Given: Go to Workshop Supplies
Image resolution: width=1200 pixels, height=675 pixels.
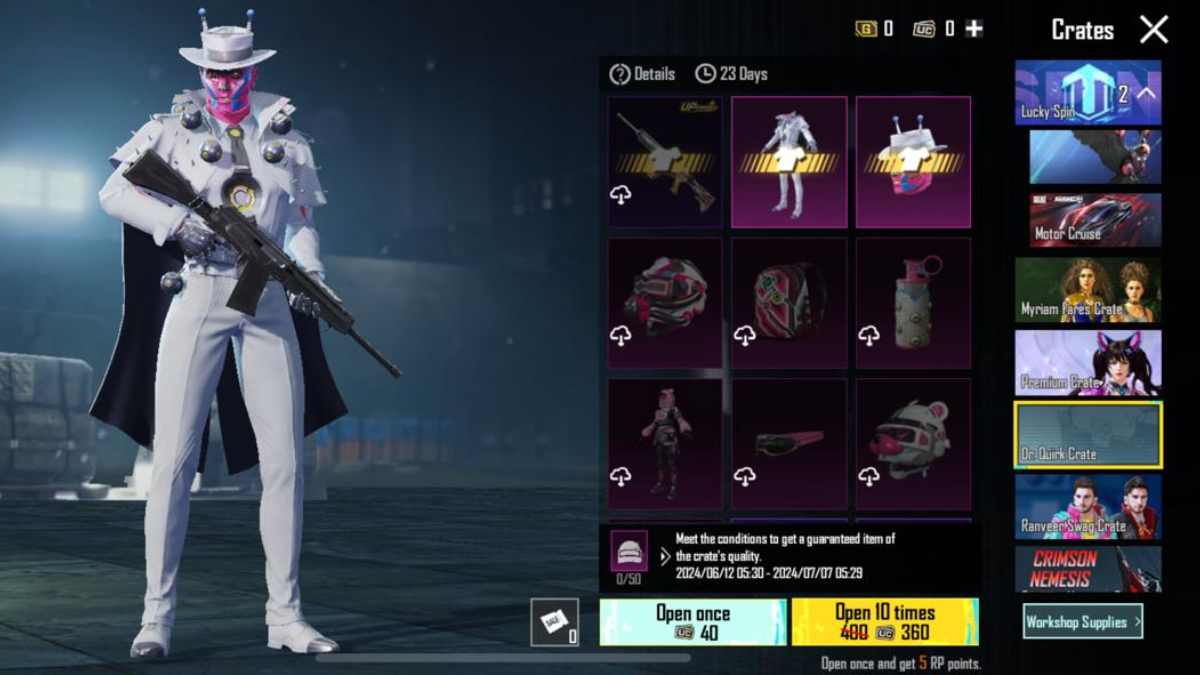Looking at the screenshot, I should click(1082, 622).
